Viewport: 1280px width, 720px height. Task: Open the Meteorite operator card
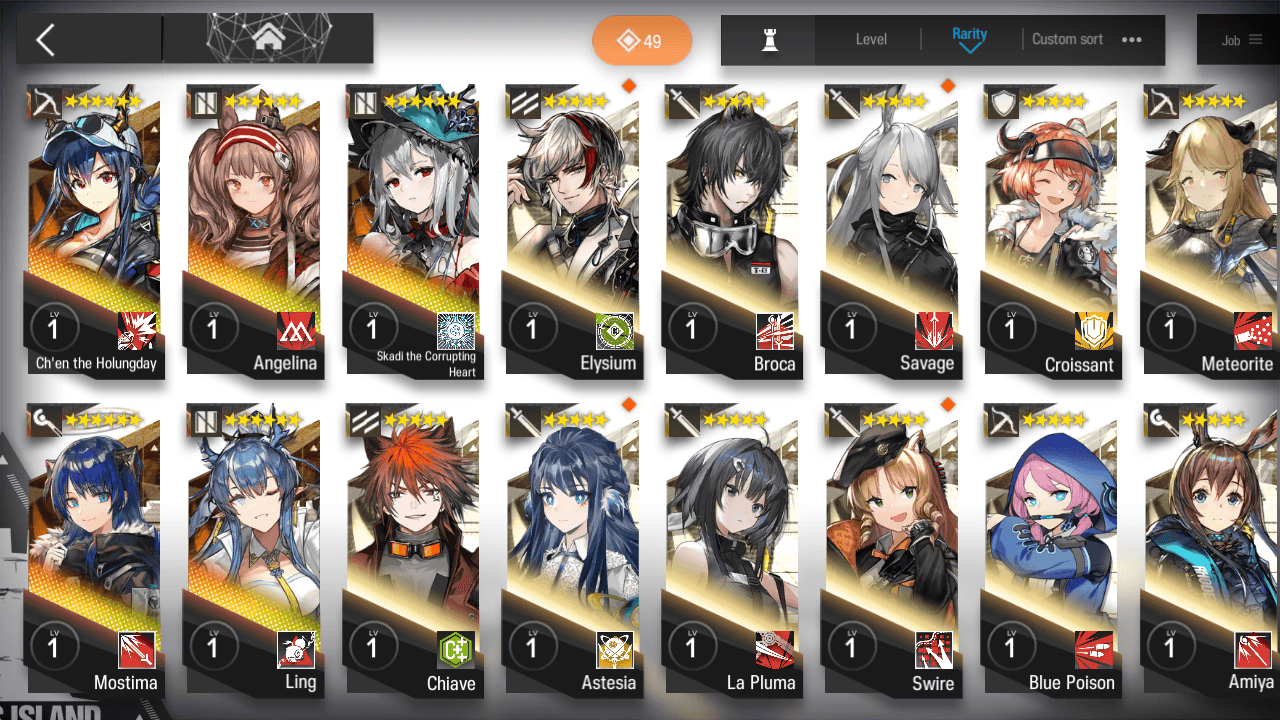click(x=1211, y=230)
